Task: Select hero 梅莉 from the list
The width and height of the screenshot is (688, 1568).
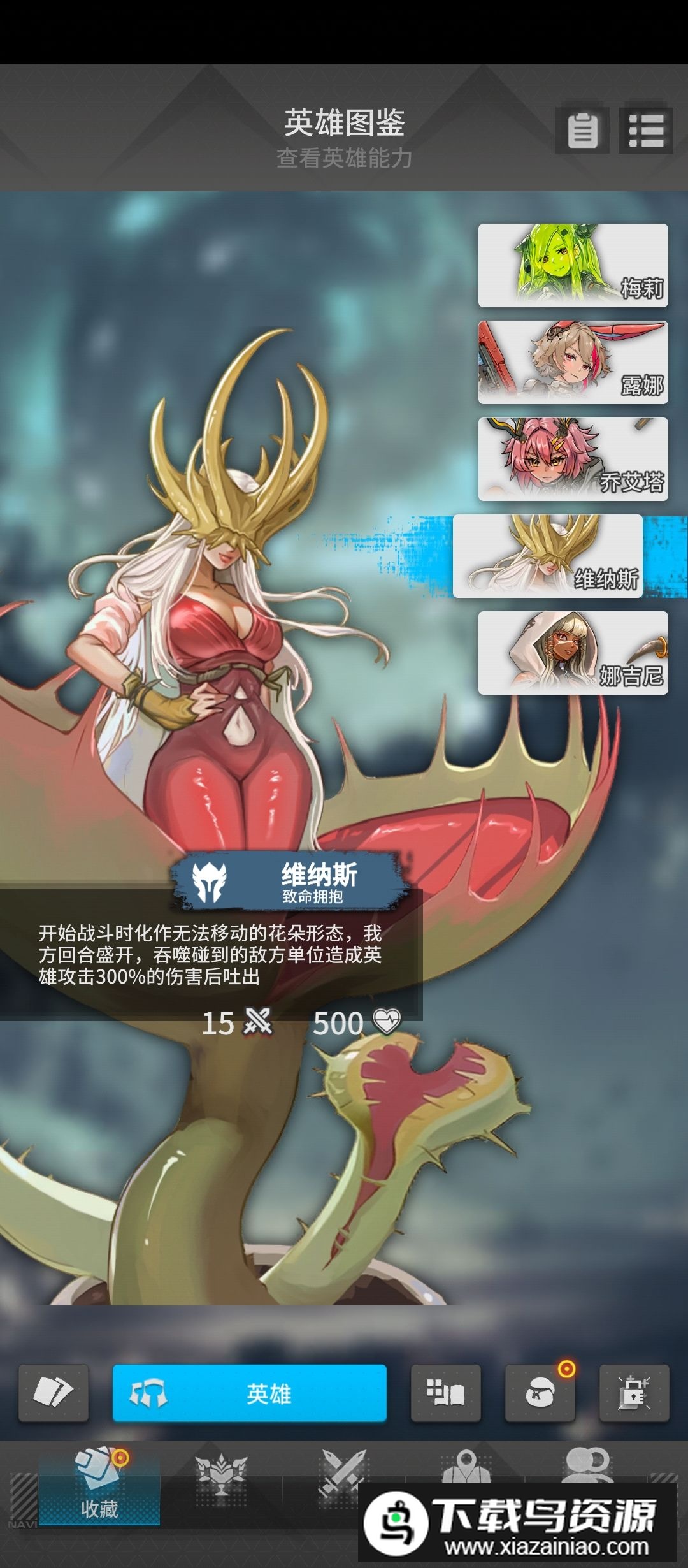Action: (573, 265)
